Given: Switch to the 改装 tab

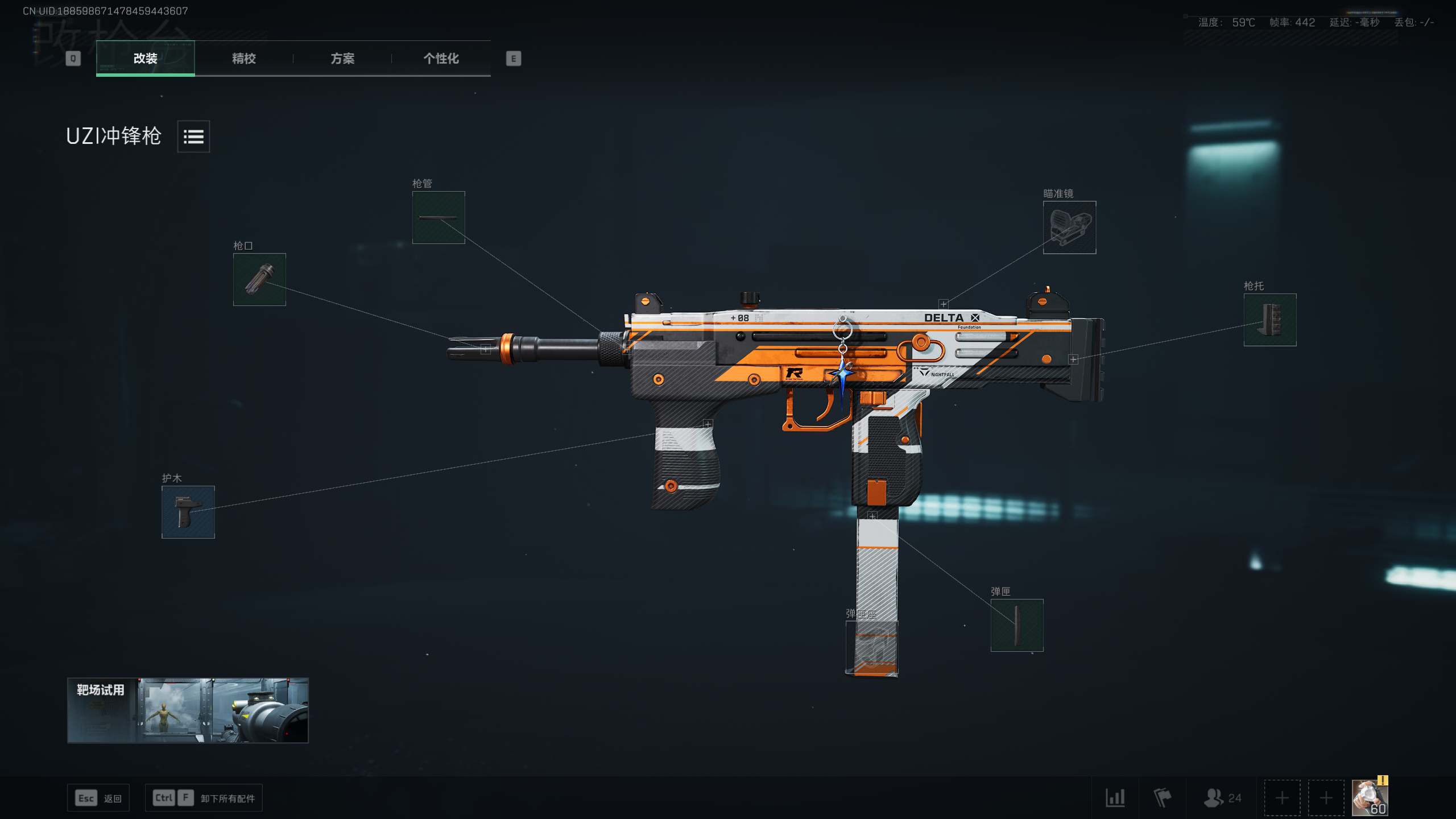Looking at the screenshot, I should pyautogui.click(x=145, y=58).
